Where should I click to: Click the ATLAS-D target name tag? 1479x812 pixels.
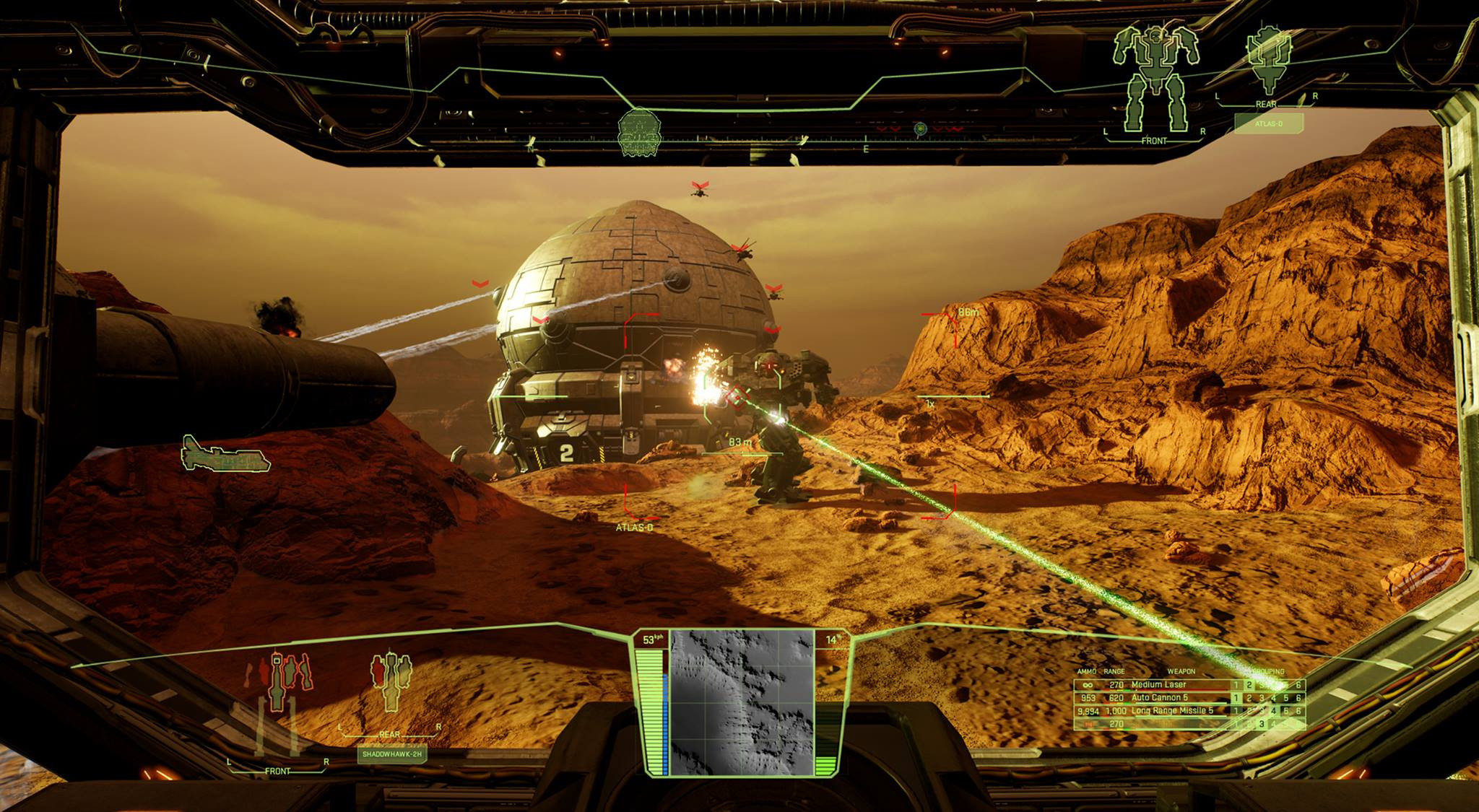click(1269, 124)
